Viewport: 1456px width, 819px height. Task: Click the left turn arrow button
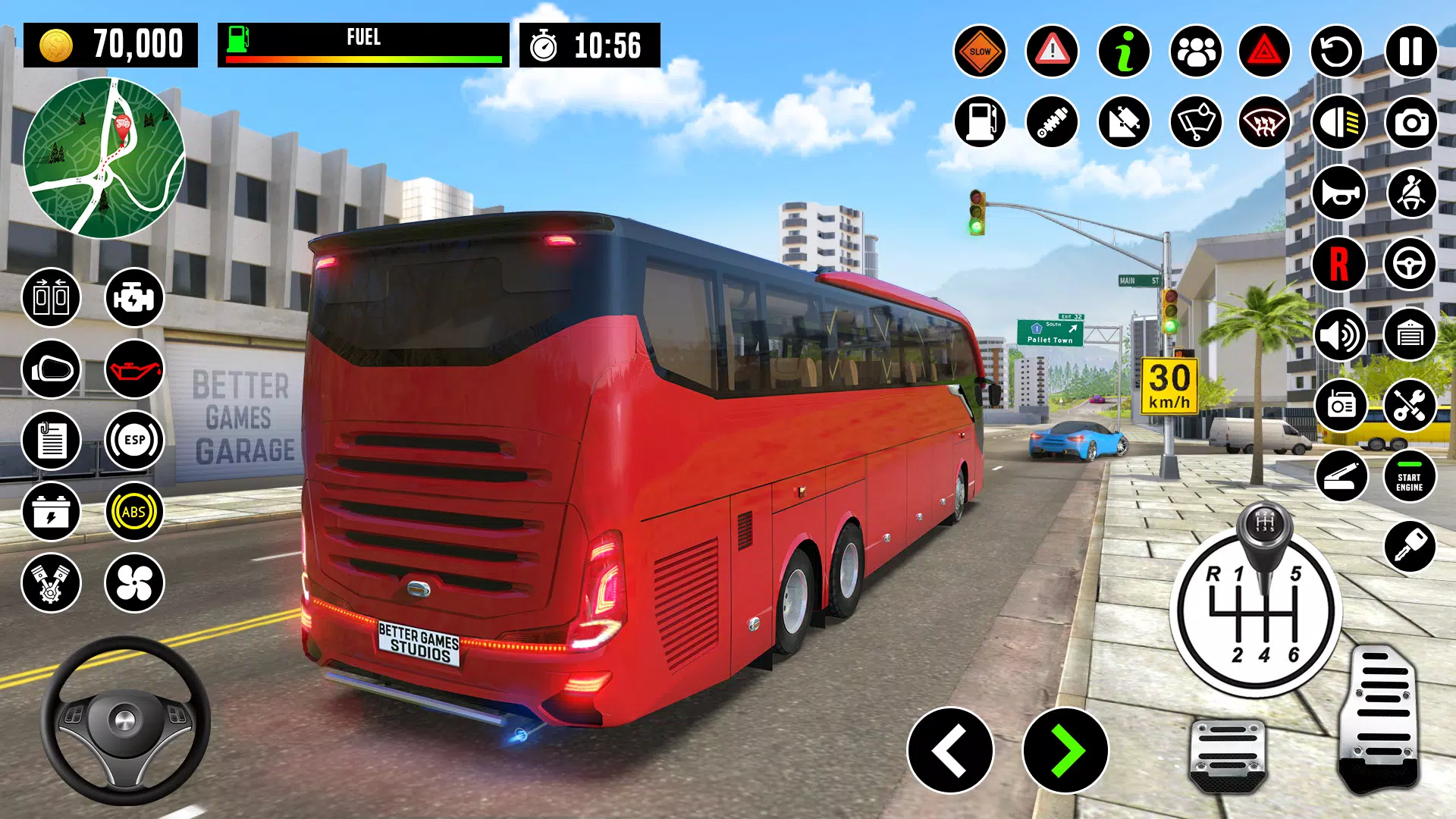tap(950, 750)
